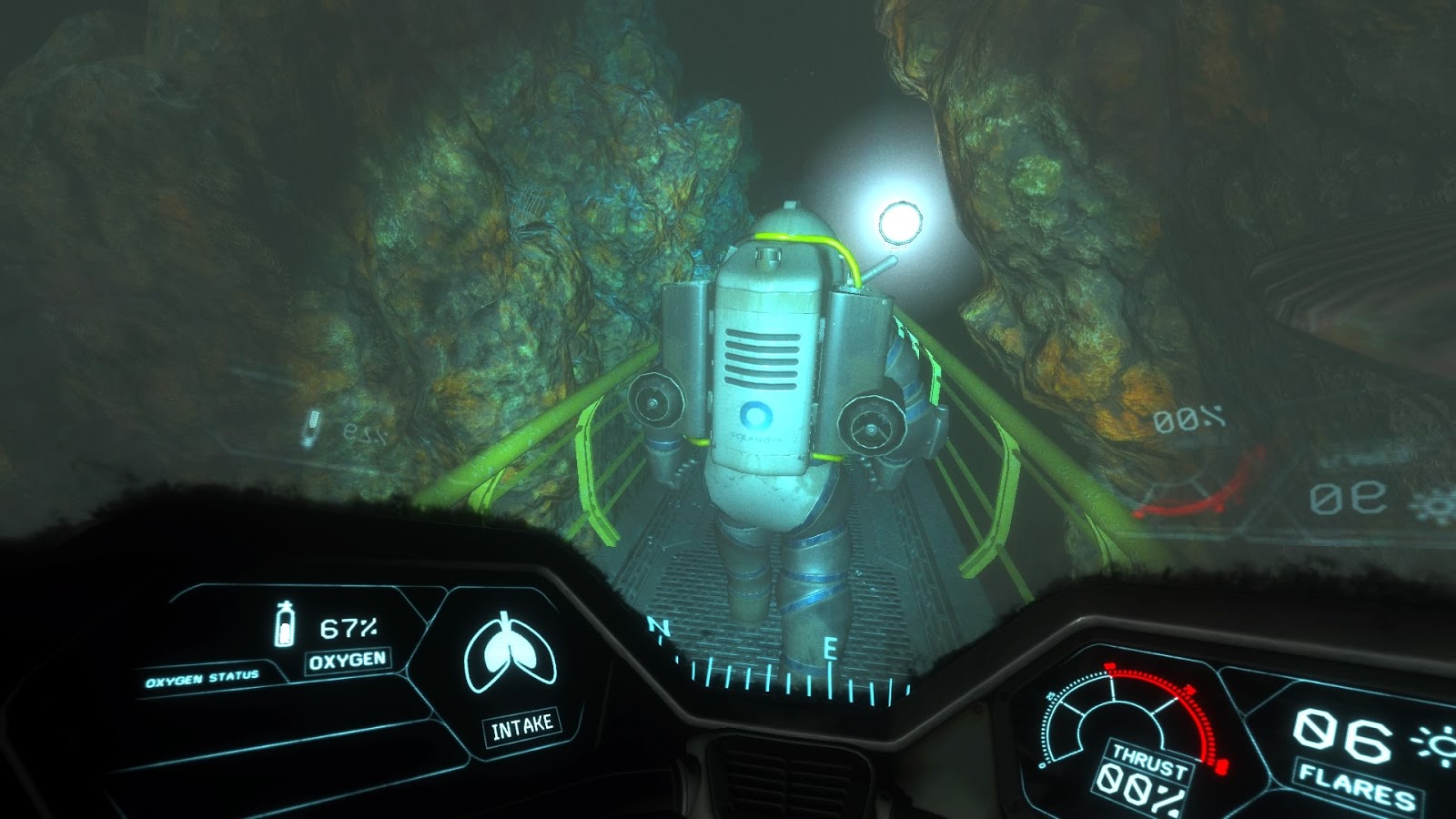
Task: Click the 67% oxygen readout
Action: click(x=351, y=626)
